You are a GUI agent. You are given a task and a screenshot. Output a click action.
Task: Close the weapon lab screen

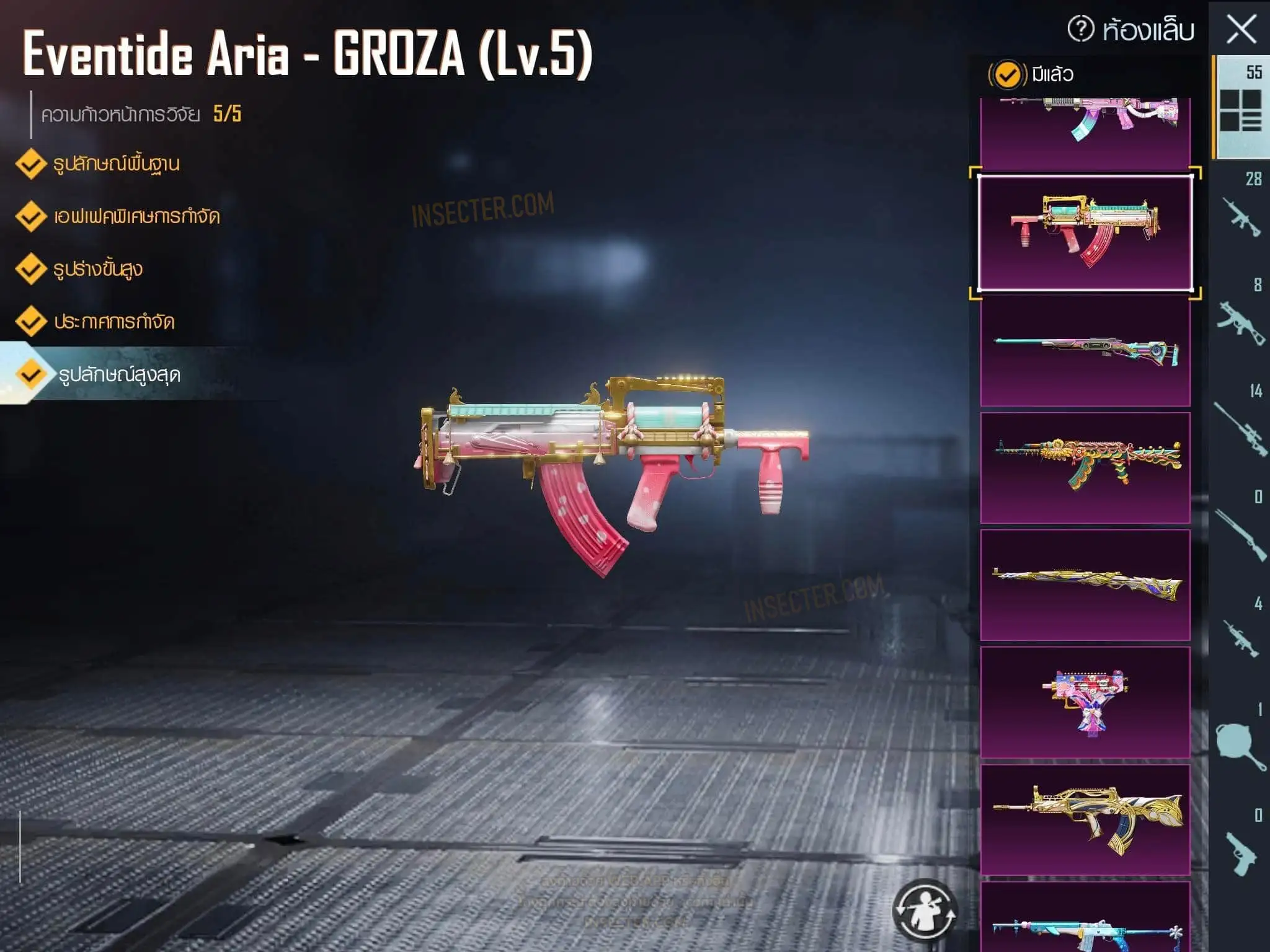(1241, 29)
